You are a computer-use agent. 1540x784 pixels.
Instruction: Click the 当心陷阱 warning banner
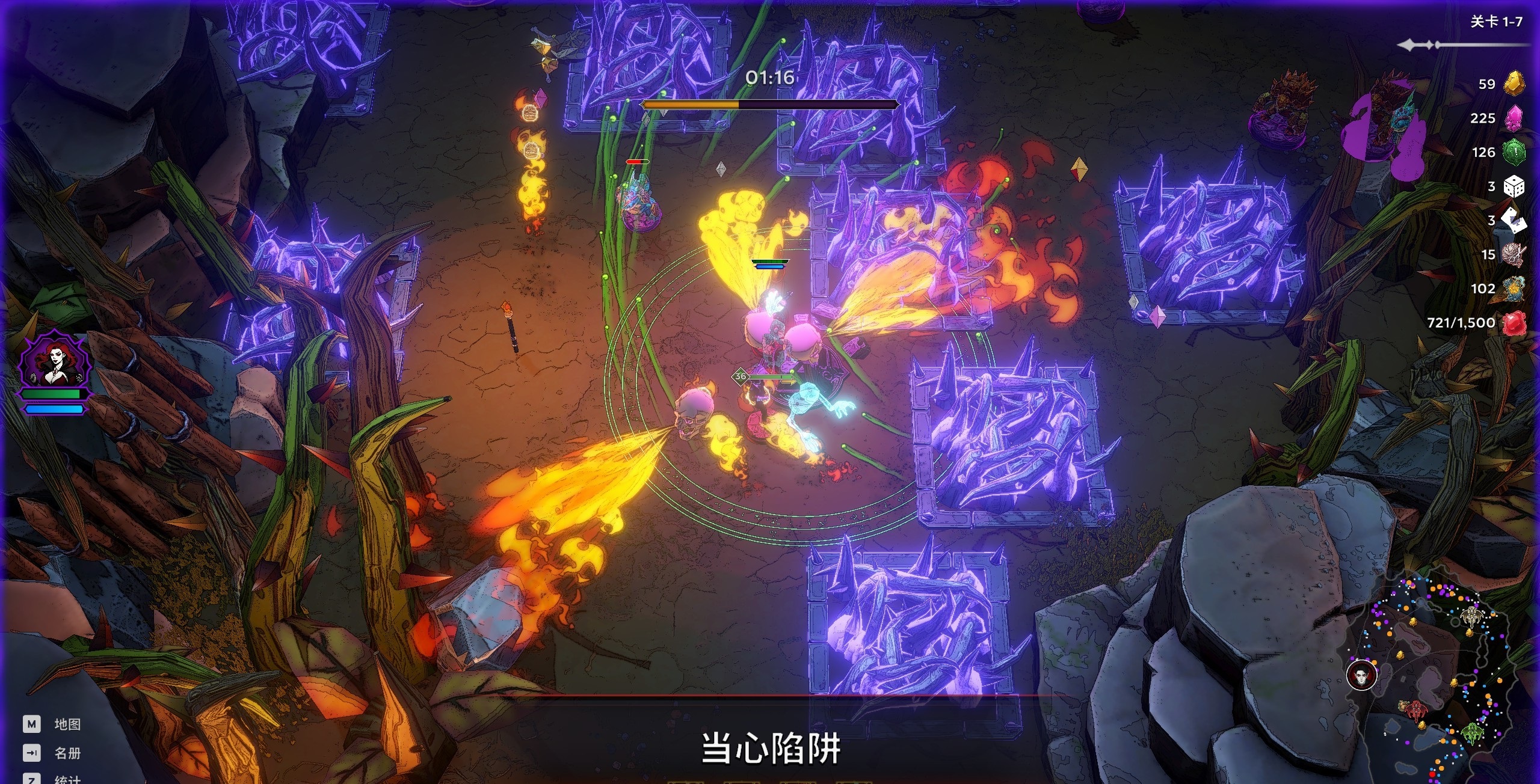coord(772,749)
